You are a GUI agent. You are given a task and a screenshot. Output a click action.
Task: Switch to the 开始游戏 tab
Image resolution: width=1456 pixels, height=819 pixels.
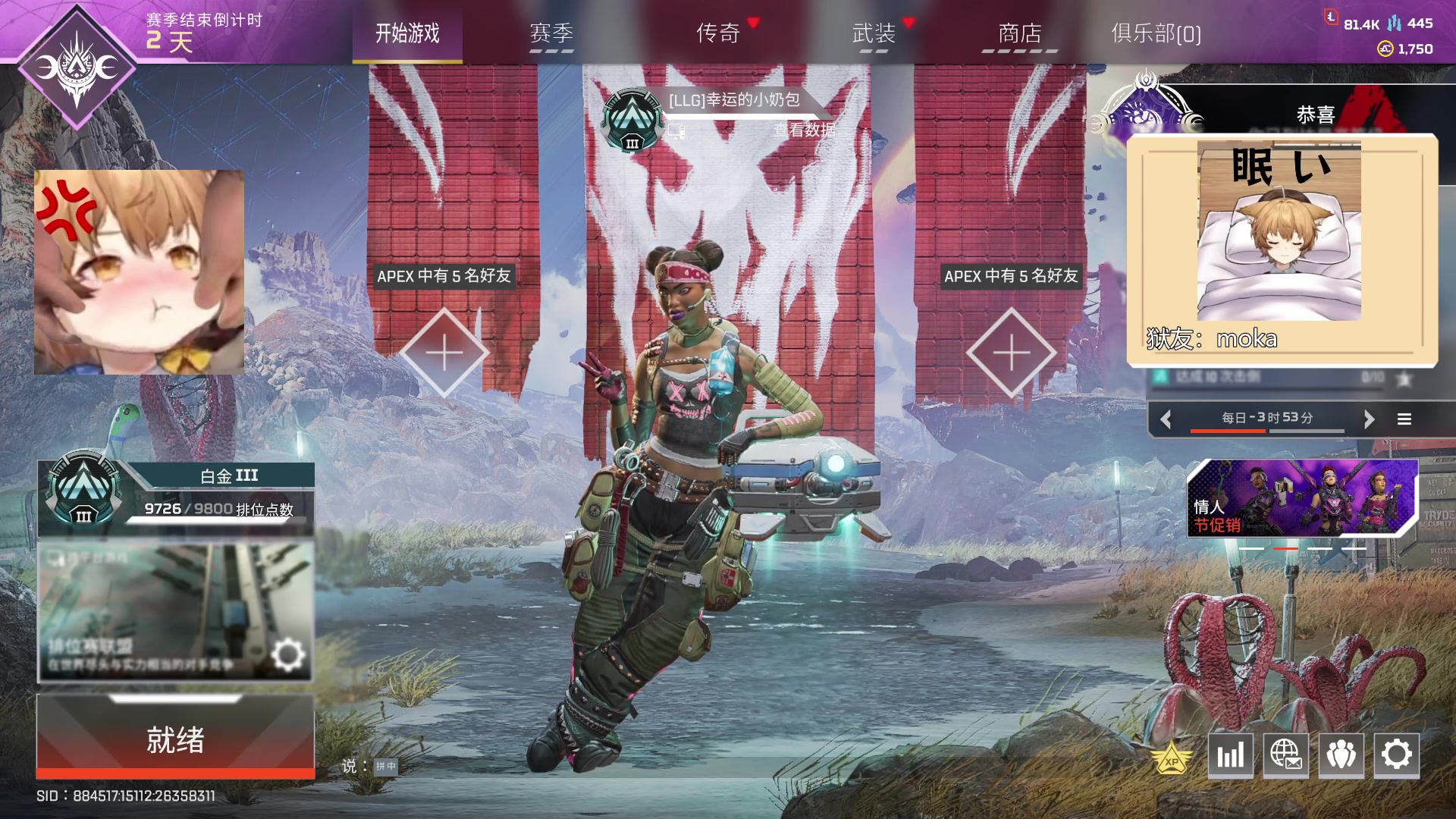(407, 33)
